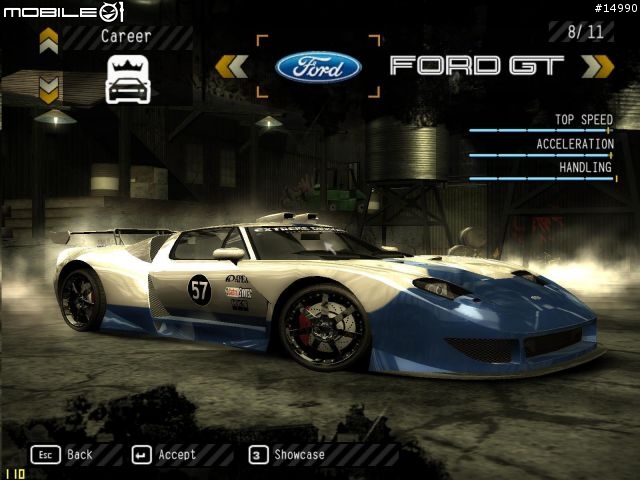Select the next car with right arrows

tap(597, 67)
